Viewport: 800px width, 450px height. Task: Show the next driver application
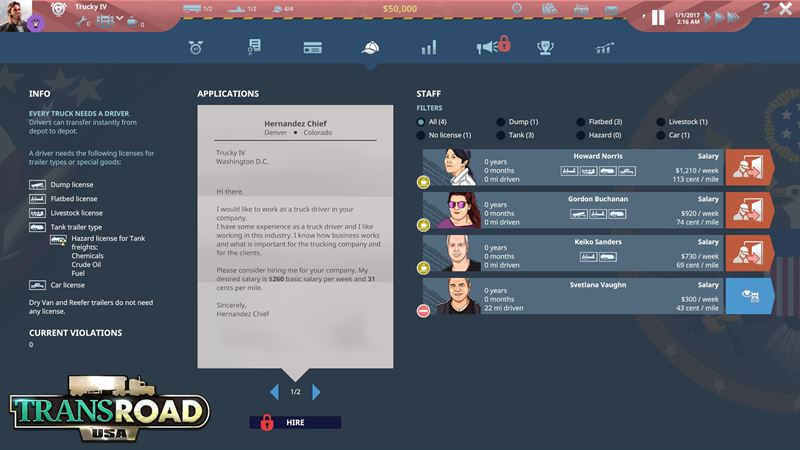pyautogui.click(x=316, y=391)
